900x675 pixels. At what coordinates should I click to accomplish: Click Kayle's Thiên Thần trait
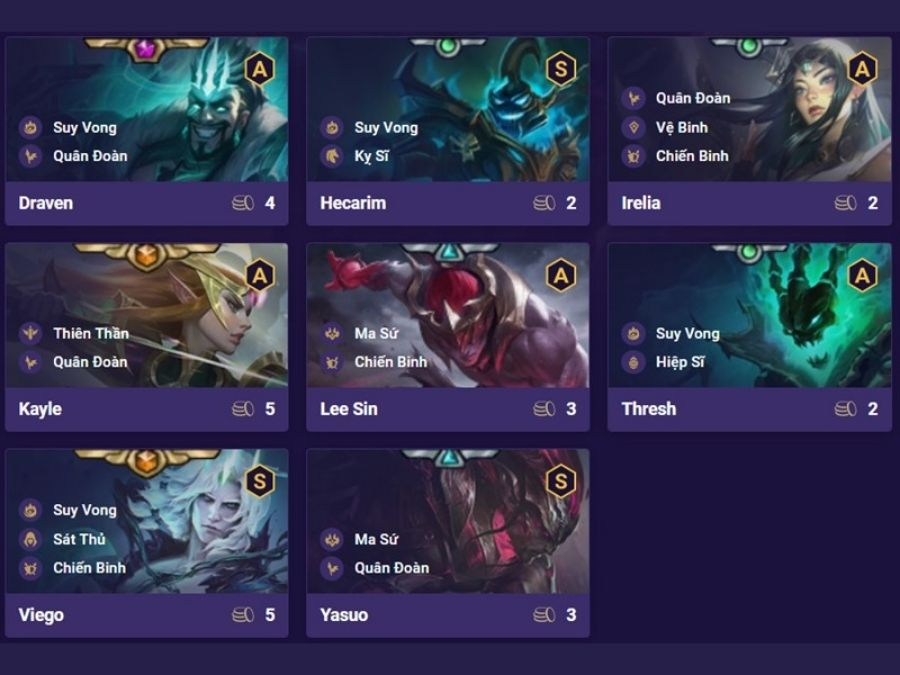tap(90, 333)
